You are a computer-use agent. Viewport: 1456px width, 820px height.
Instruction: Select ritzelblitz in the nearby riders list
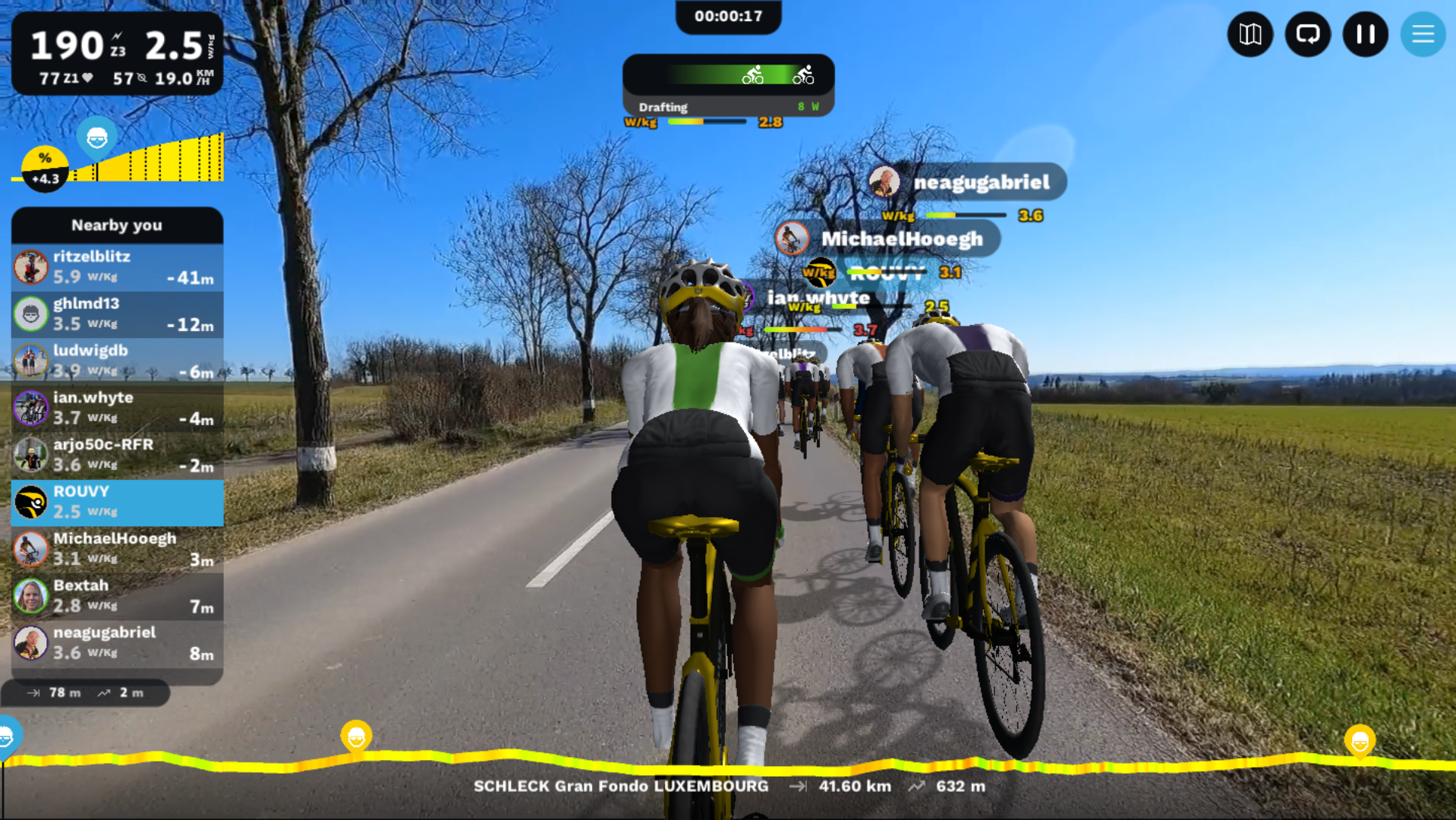click(118, 267)
